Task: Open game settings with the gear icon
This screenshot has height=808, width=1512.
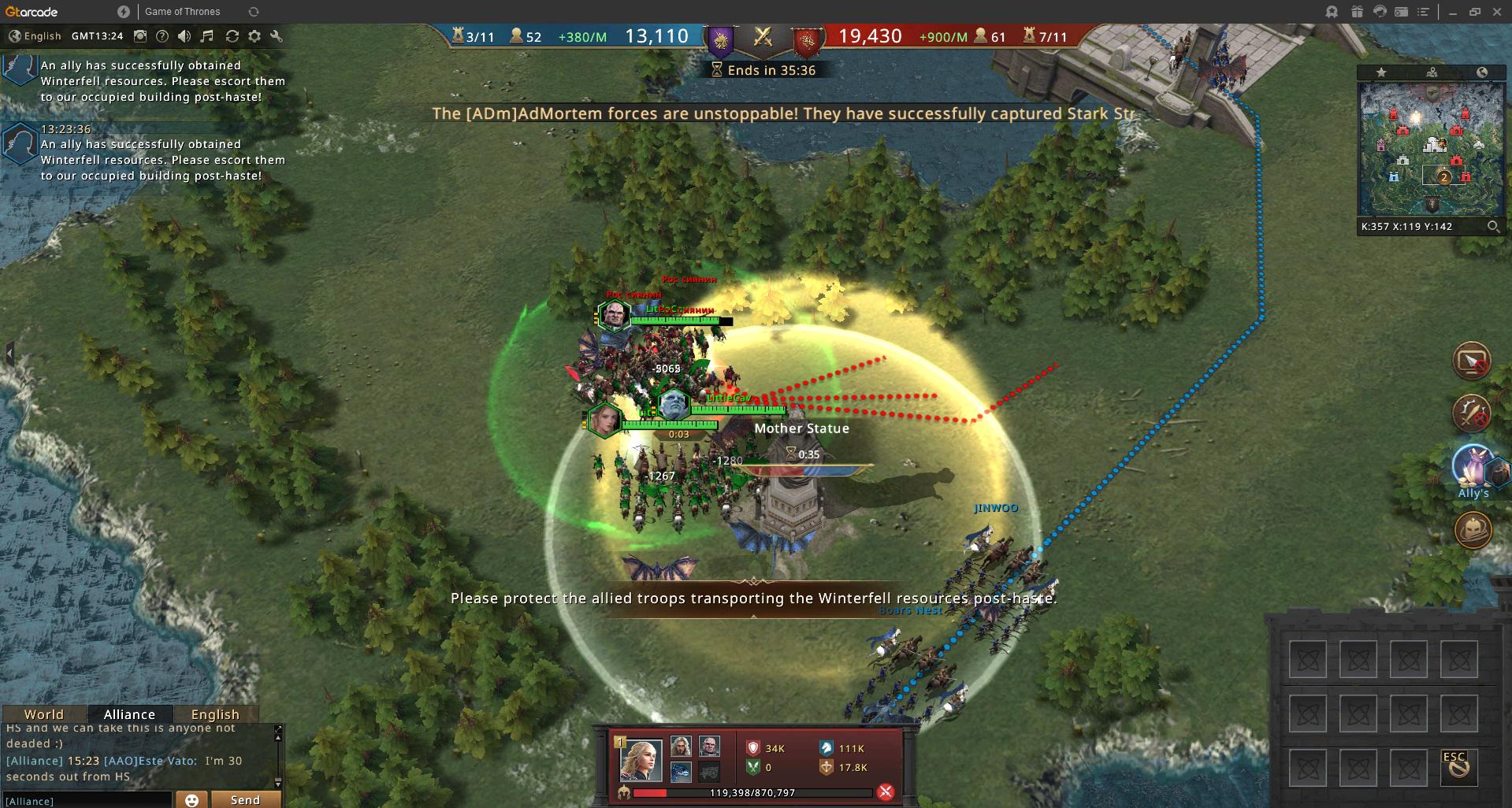Action: click(x=254, y=36)
